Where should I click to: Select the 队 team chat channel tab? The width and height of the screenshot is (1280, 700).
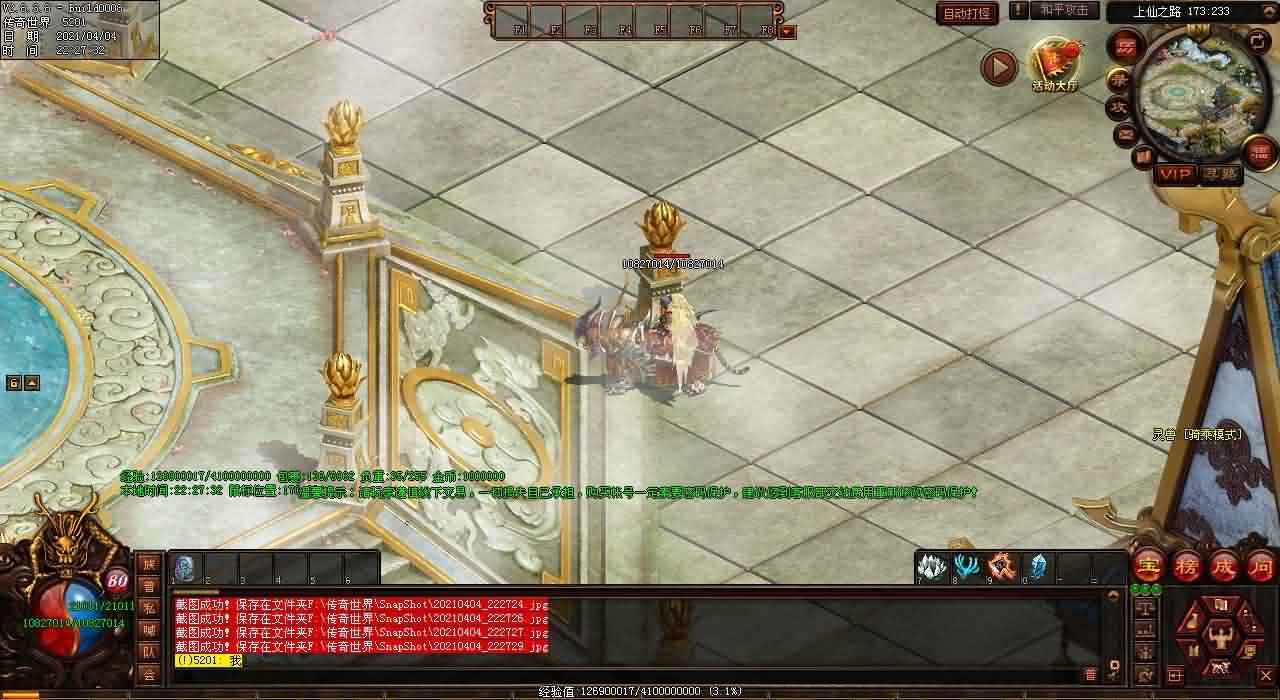(148, 652)
